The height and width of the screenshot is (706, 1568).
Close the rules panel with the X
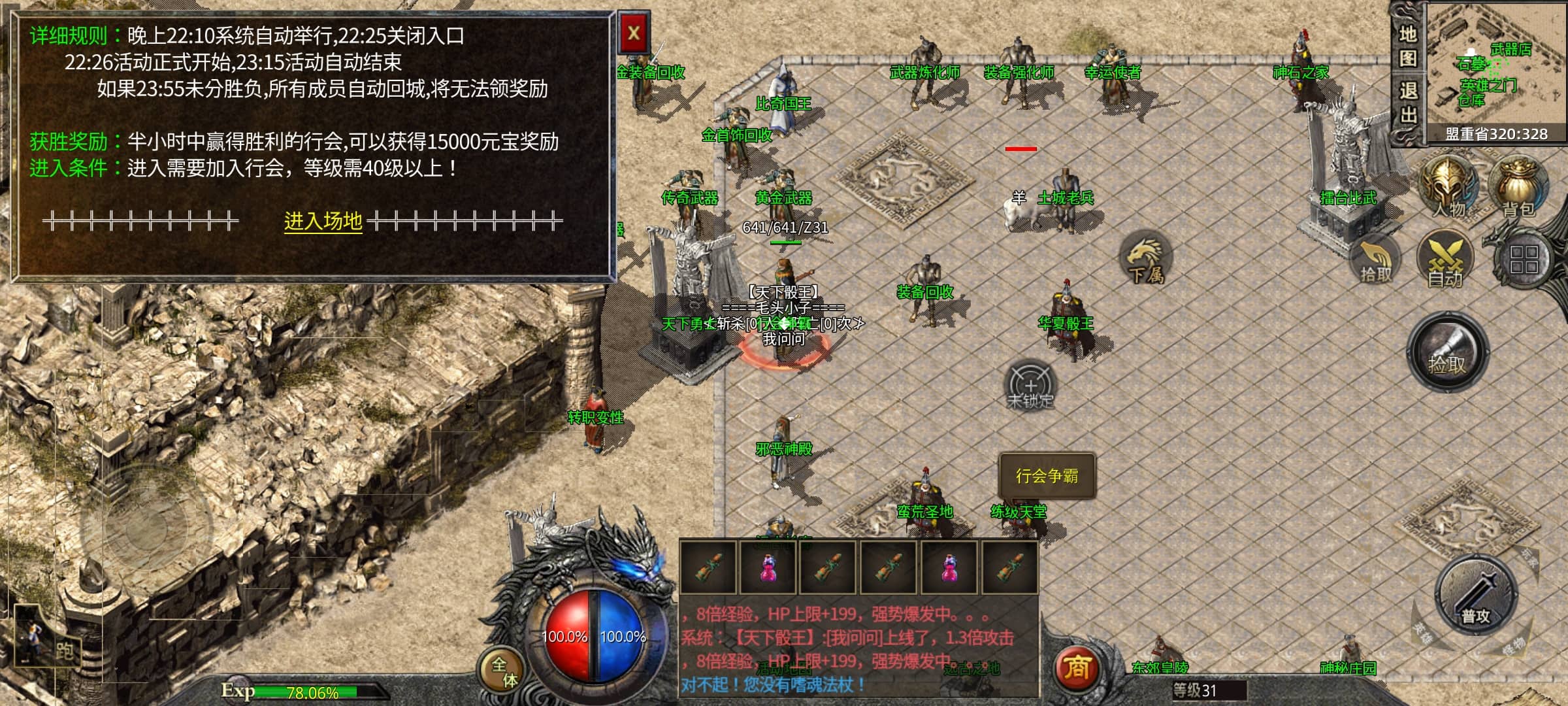coord(633,33)
